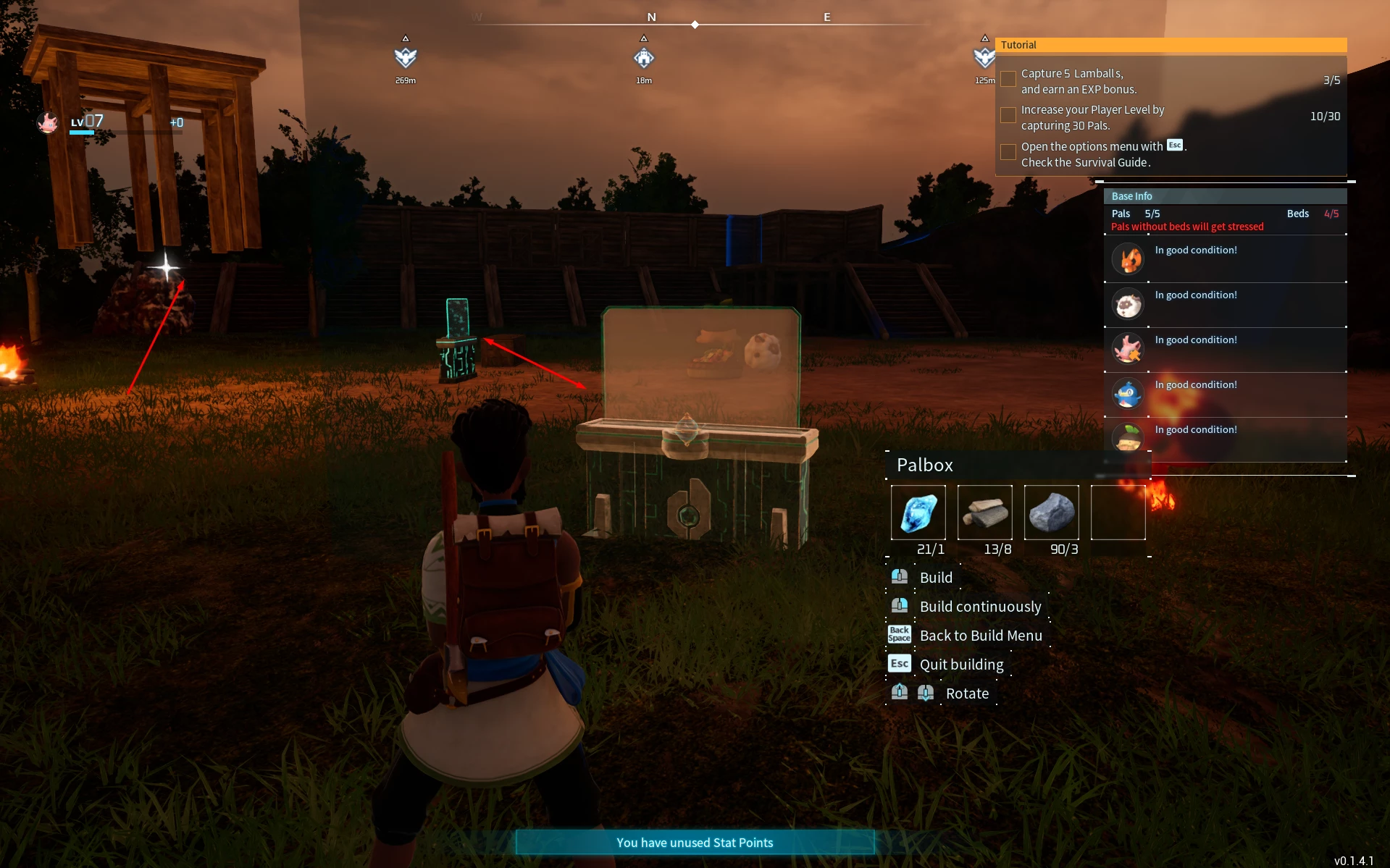Click the compass marker showing 269m
Screen dimensions: 1390x868
tap(406, 58)
